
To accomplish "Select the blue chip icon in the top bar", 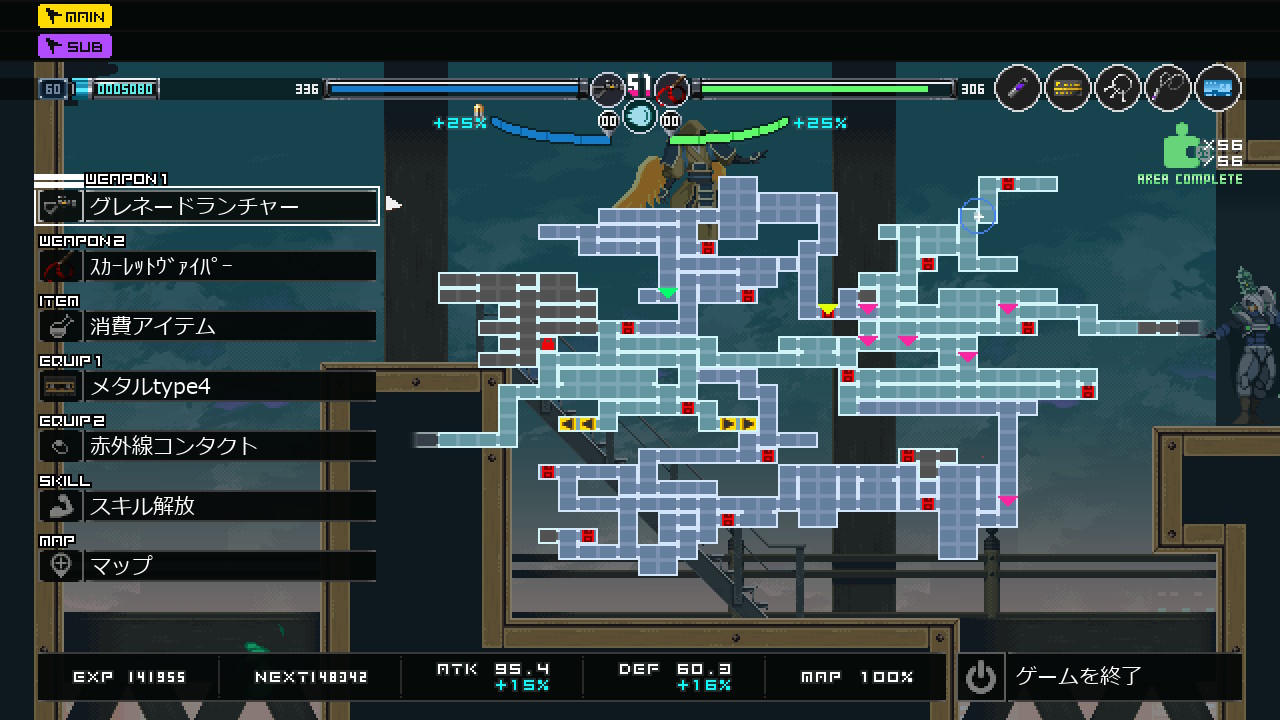I will tap(1217, 89).
